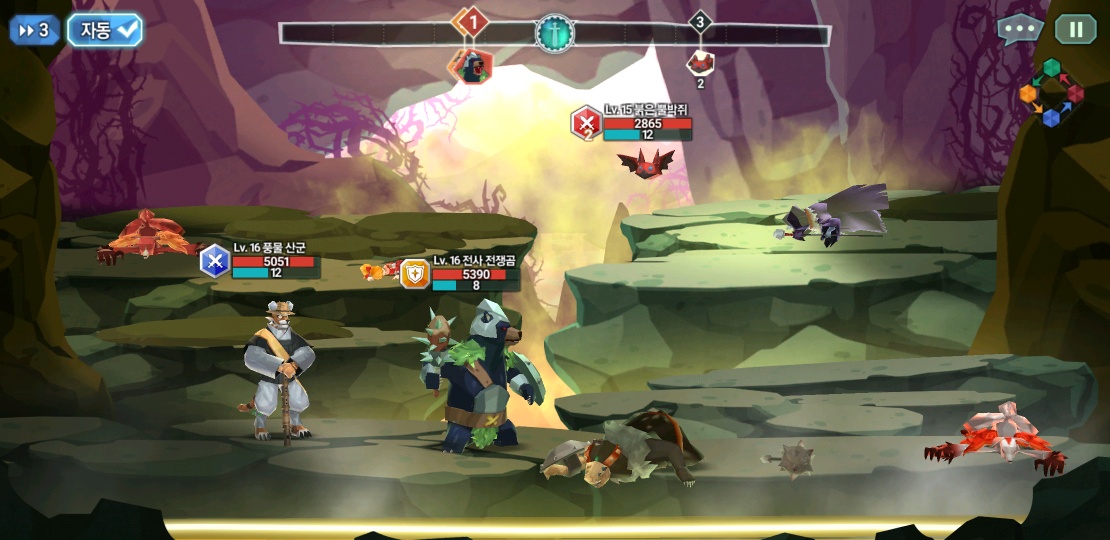Click the wave 3 enemy marker icon
Viewport: 1110px width, 540px height.
coord(700,63)
